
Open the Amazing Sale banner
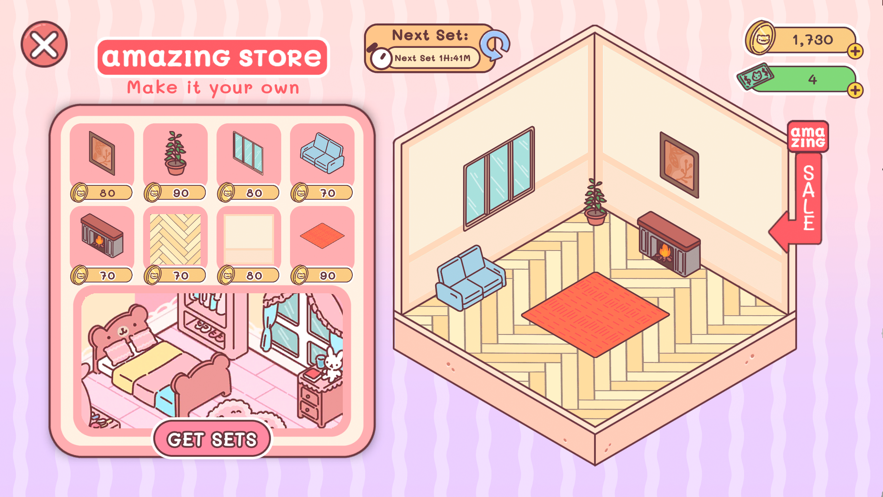(x=805, y=185)
